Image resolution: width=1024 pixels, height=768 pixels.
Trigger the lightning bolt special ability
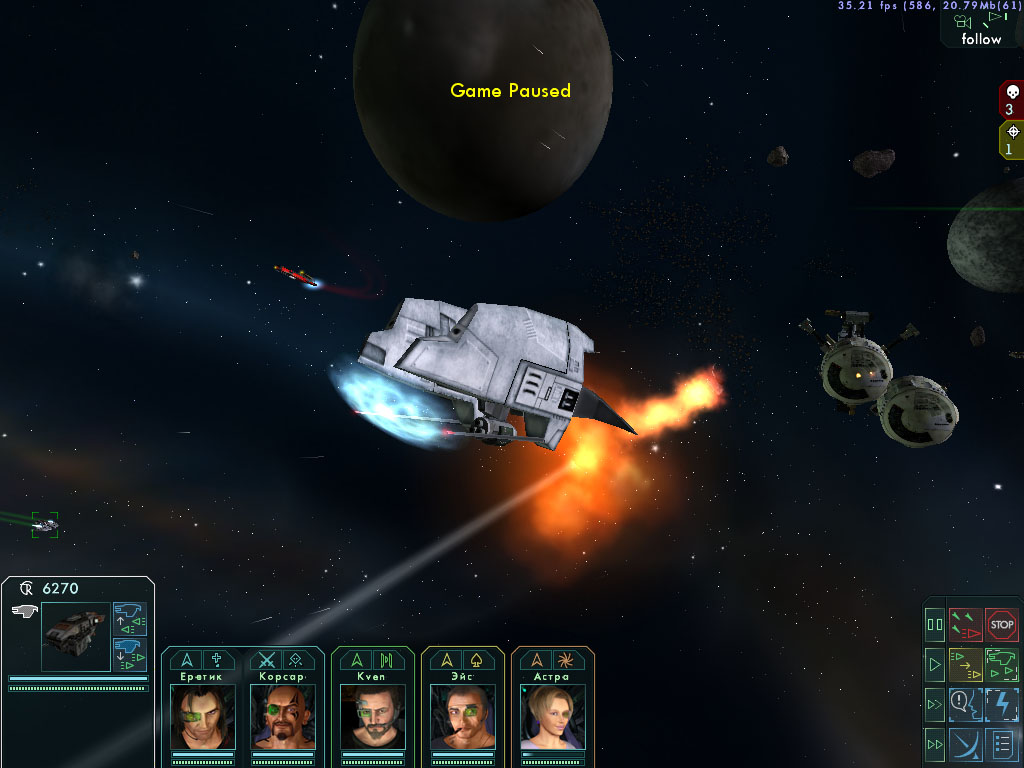click(1001, 704)
